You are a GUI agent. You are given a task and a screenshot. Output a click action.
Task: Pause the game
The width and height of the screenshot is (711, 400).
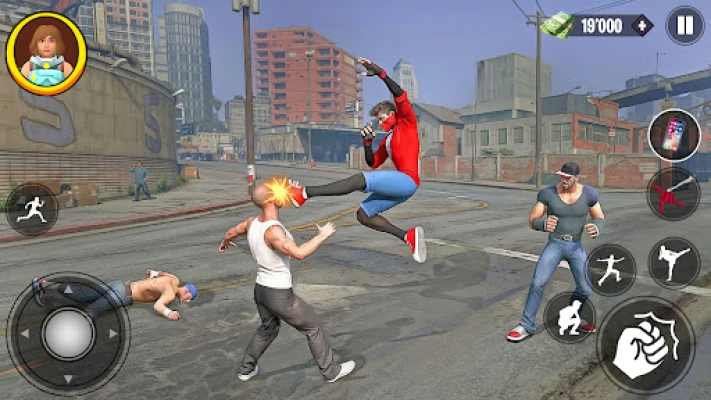tap(684, 25)
